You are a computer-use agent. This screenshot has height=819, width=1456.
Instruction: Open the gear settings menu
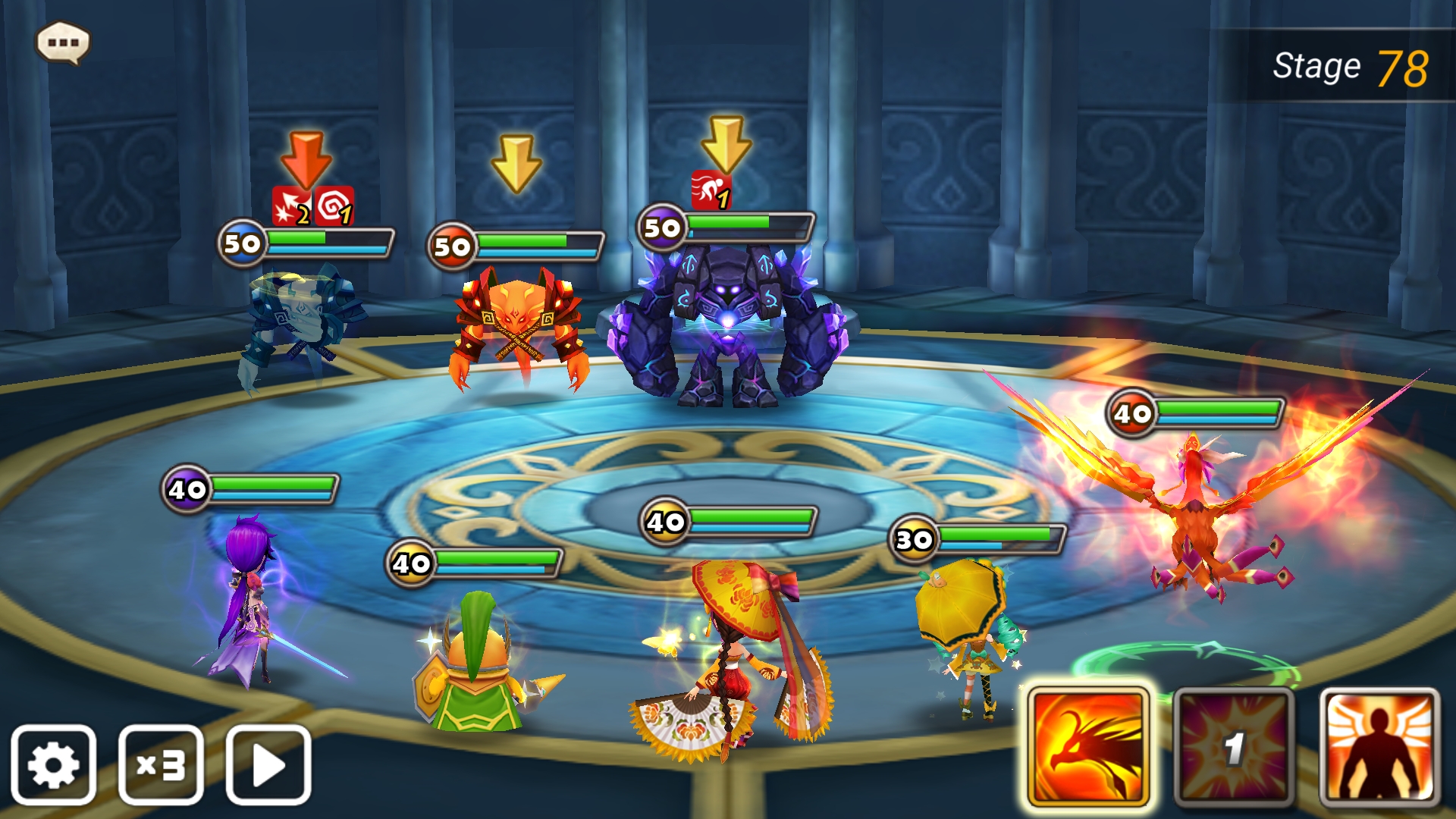53,764
